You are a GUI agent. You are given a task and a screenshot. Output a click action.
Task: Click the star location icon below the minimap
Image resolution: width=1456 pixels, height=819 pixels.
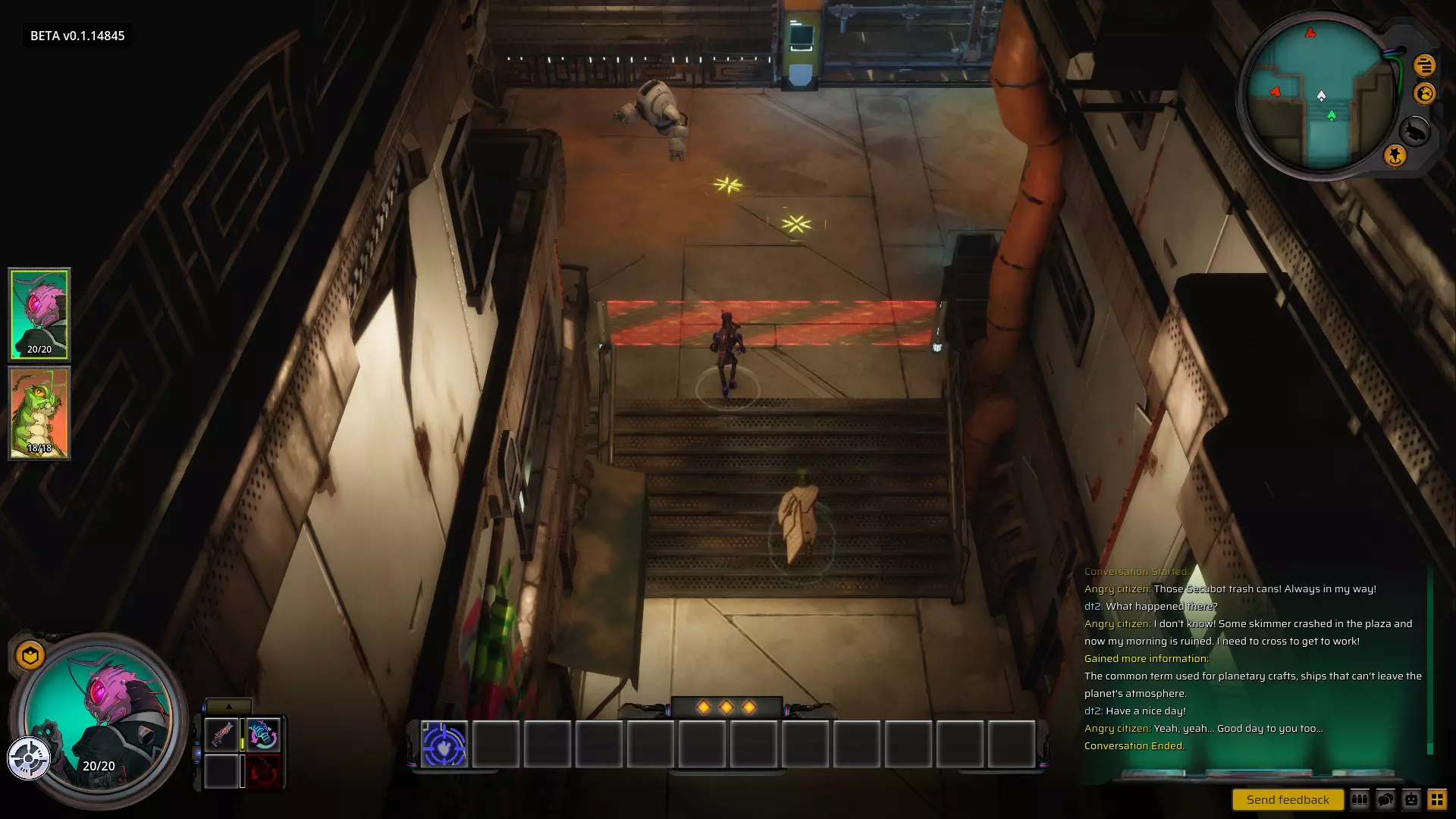pos(1395,155)
